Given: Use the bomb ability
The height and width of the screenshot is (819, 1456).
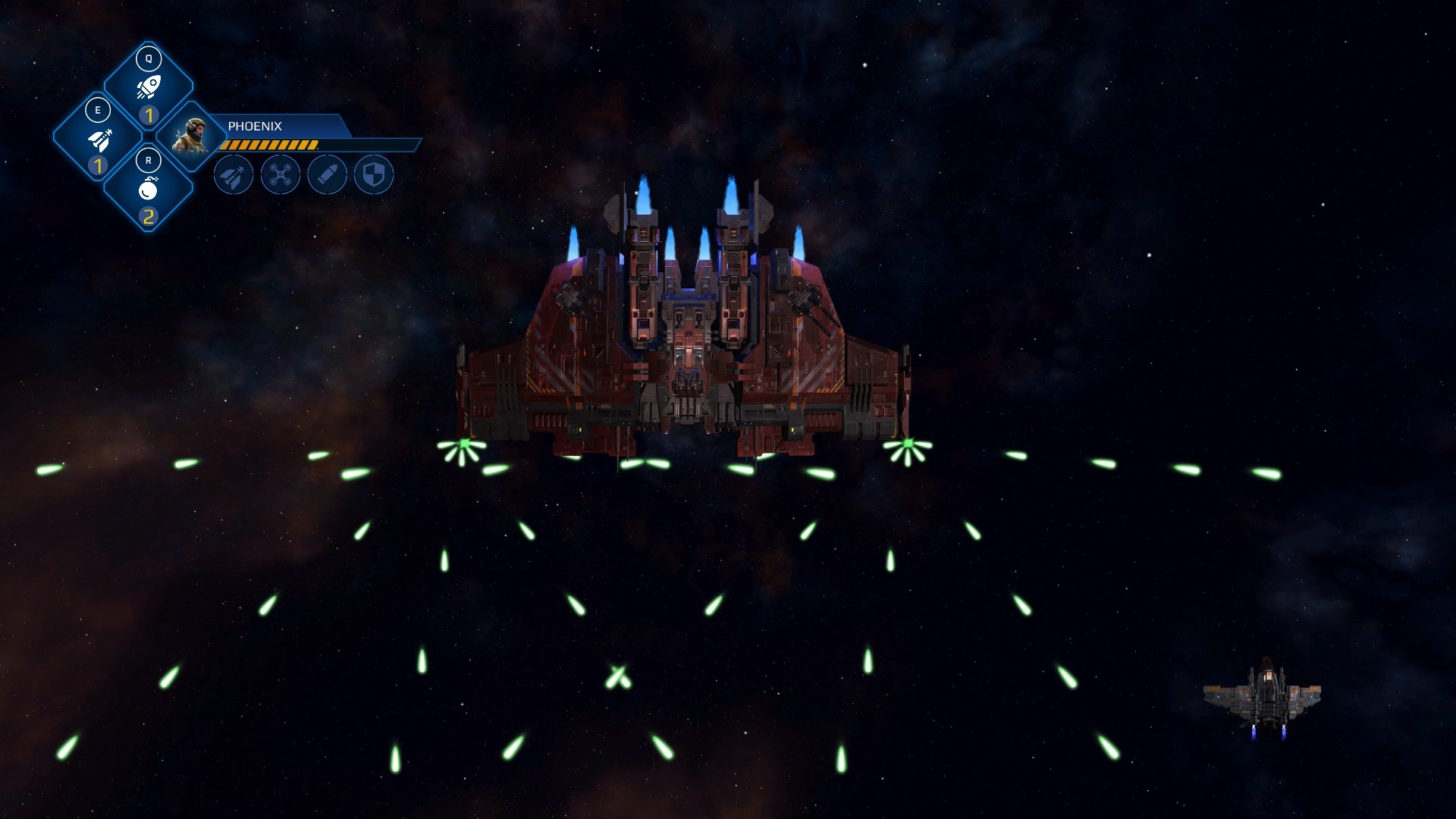Looking at the screenshot, I should (149, 190).
